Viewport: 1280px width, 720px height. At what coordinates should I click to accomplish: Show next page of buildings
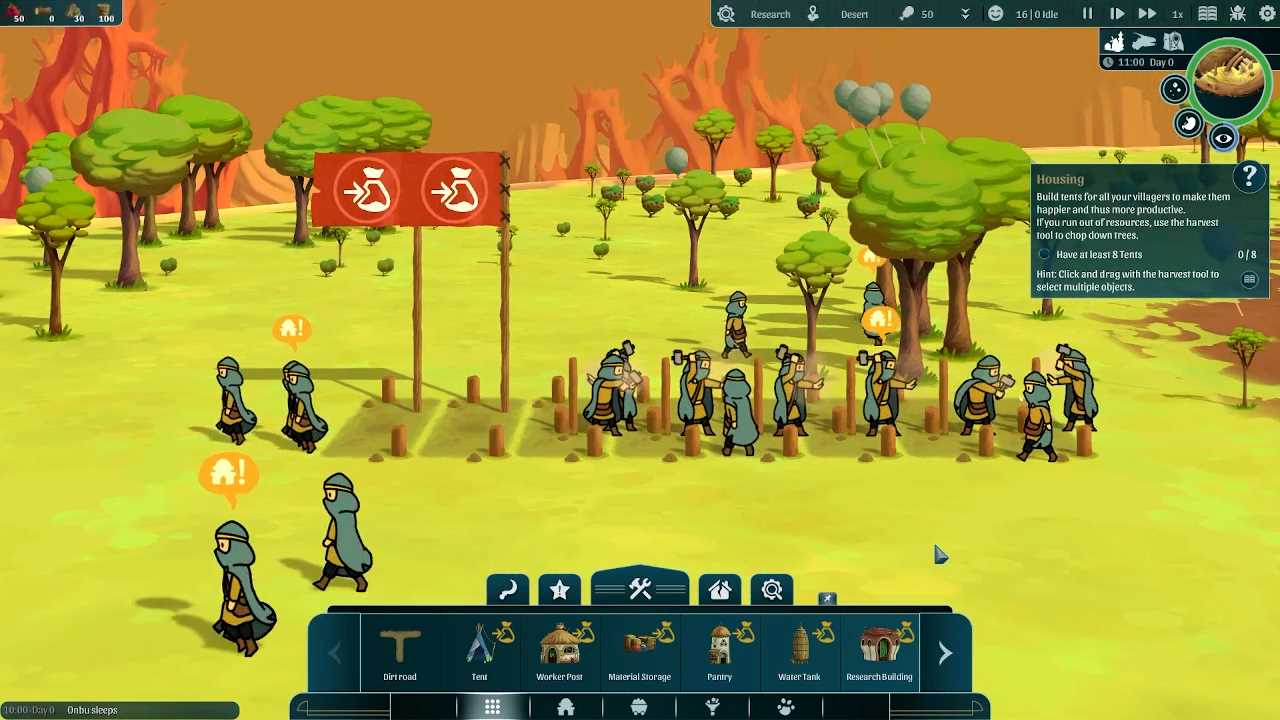click(945, 653)
